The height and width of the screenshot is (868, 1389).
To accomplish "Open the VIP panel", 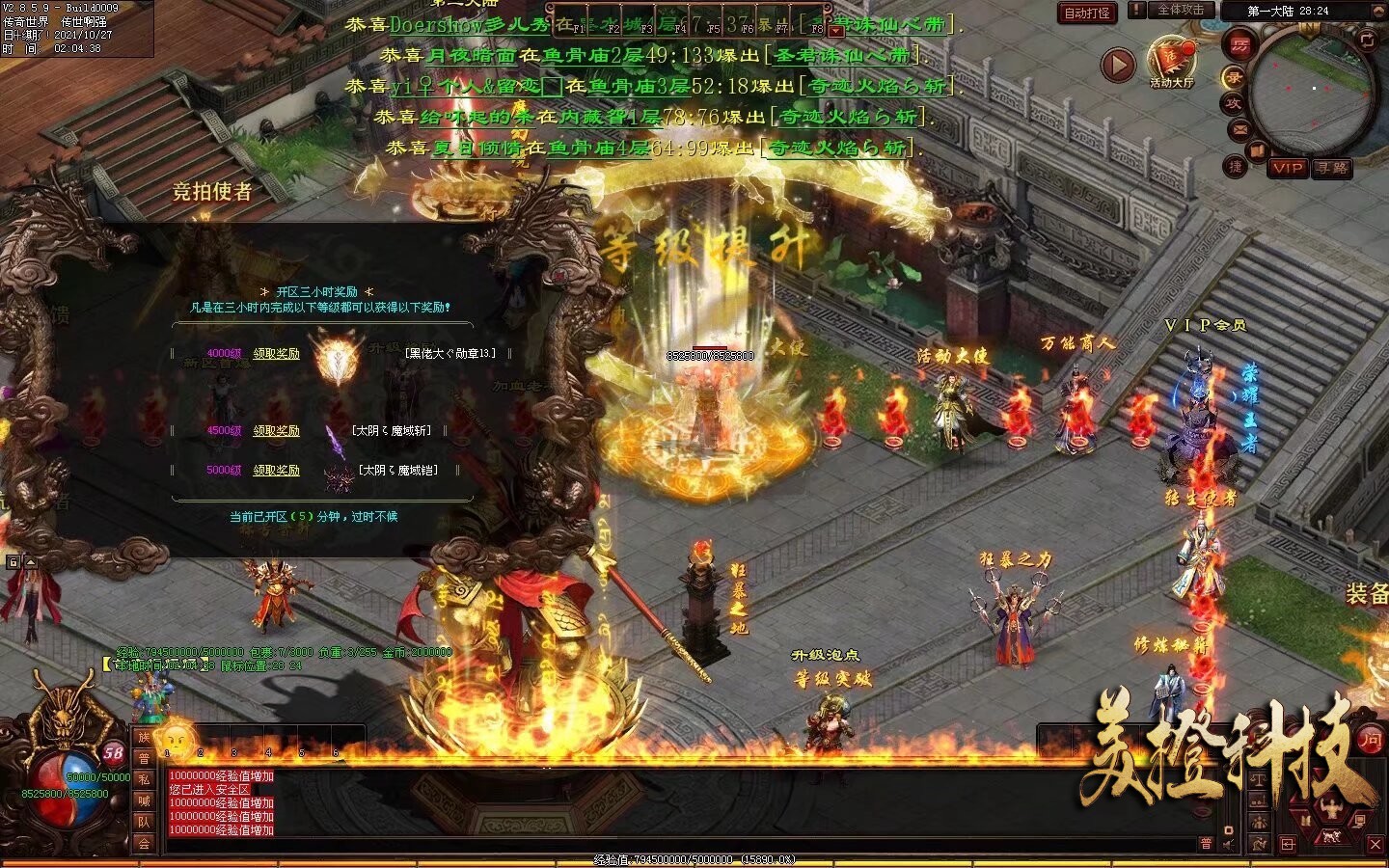I will 1288,168.
